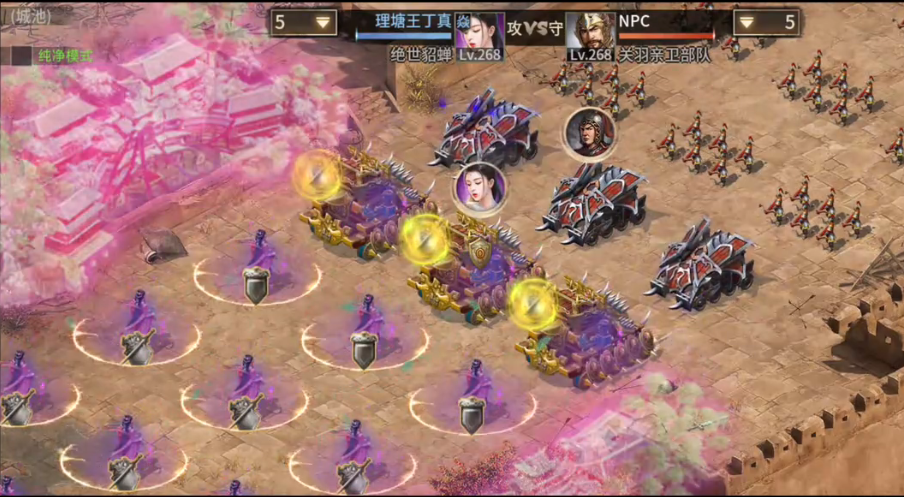The height and width of the screenshot is (497, 904).
Task: Open the defender NPC side's 5 dropdown
Action: [766, 22]
